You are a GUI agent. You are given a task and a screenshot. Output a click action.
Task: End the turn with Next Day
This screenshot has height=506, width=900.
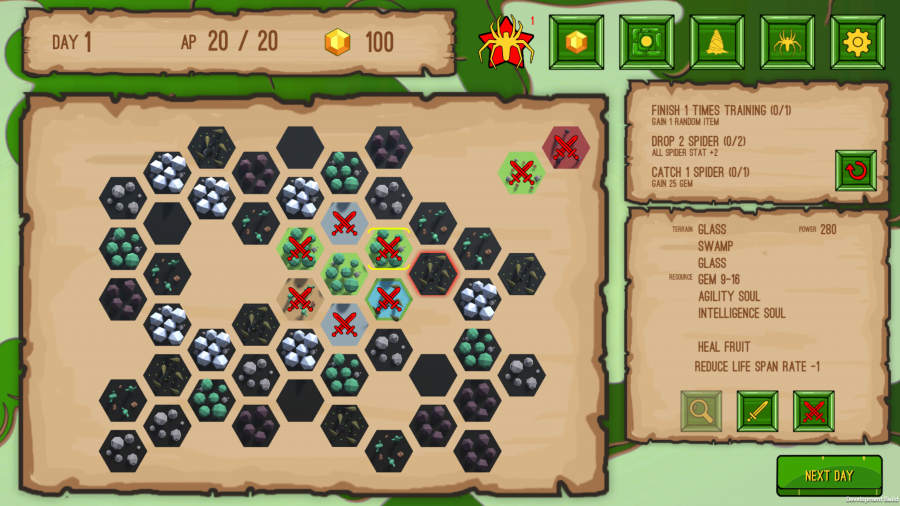pos(829,475)
